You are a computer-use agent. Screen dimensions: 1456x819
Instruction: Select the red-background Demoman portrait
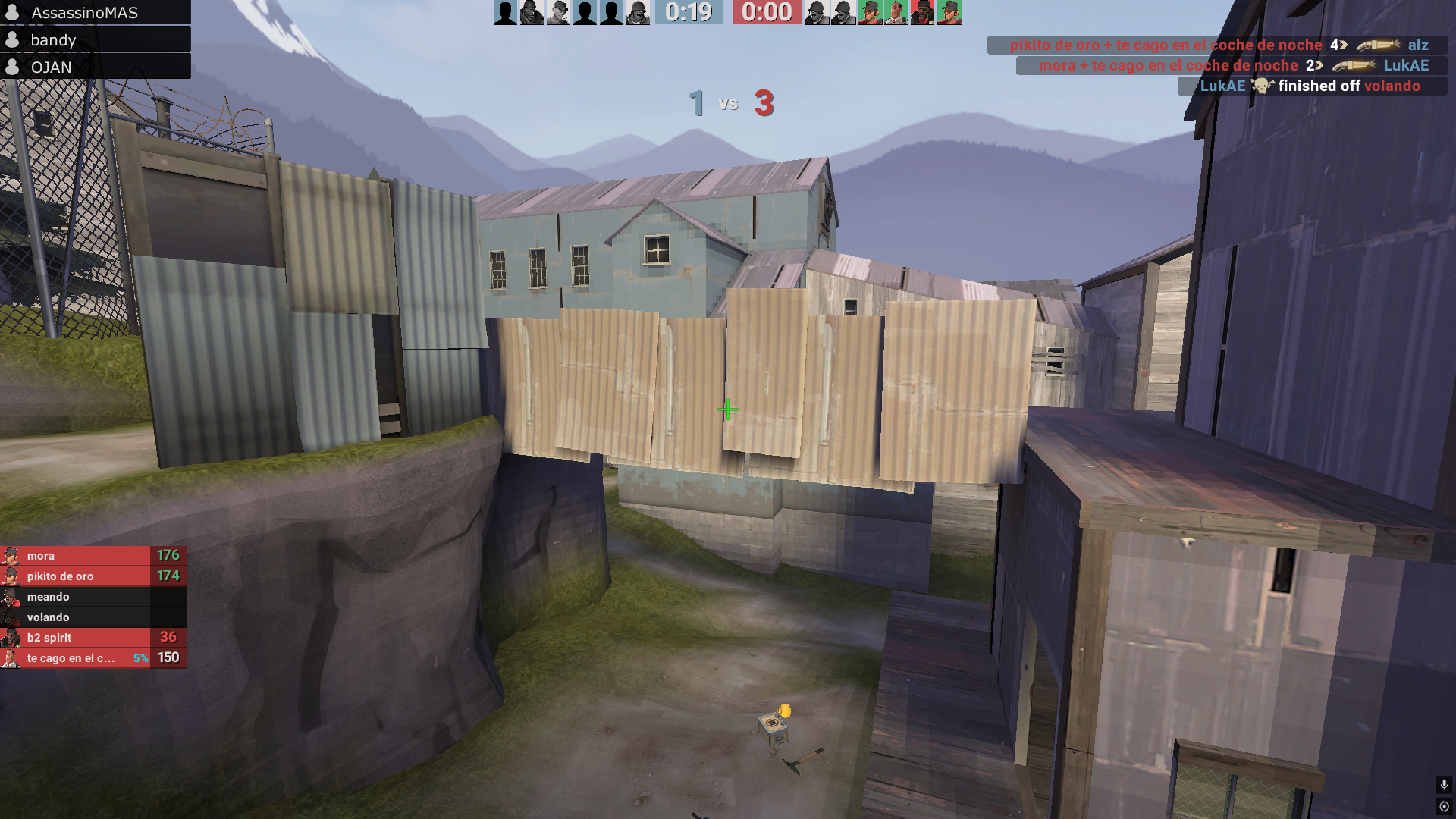coord(923,13)
